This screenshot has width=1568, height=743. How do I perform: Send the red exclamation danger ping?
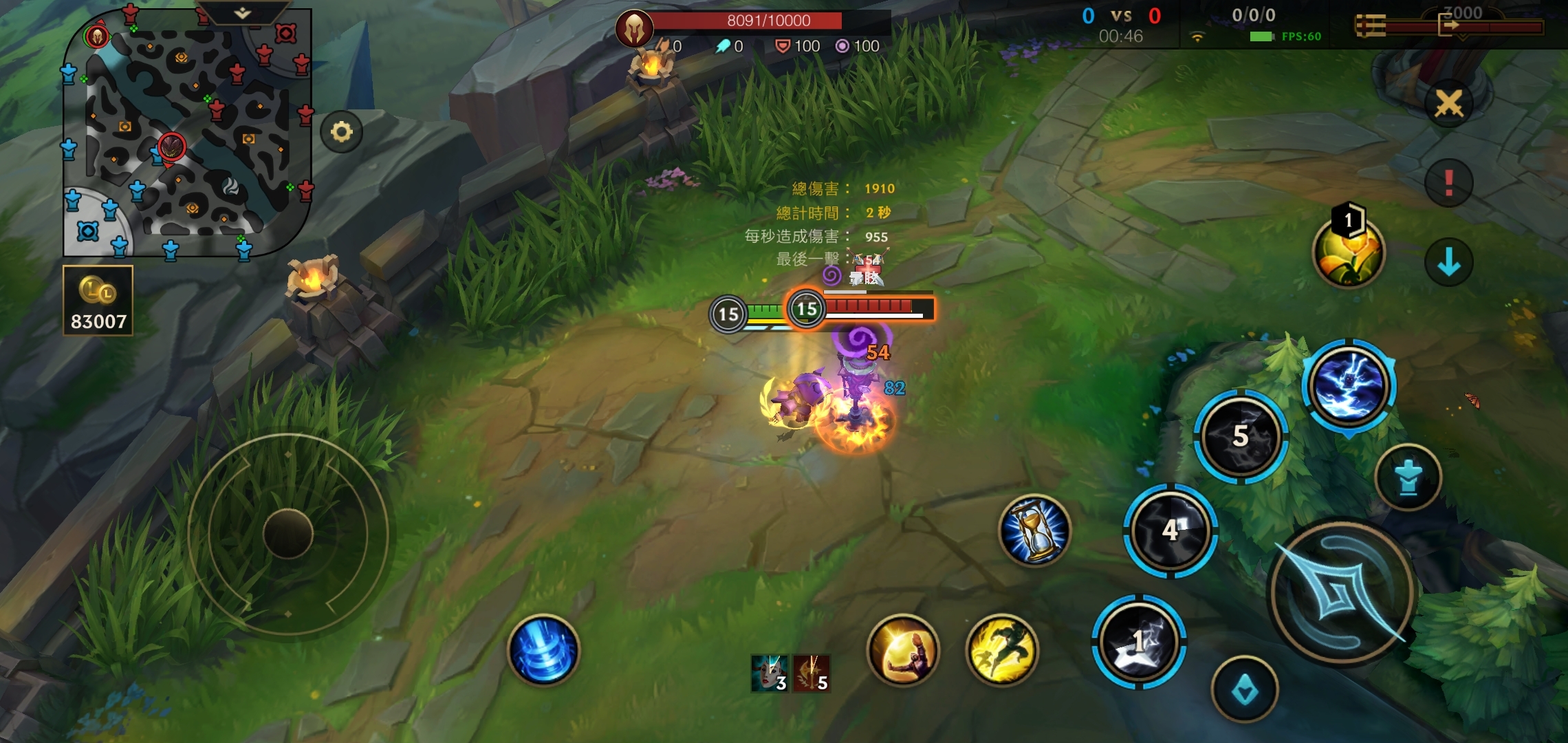point(1448,183)
